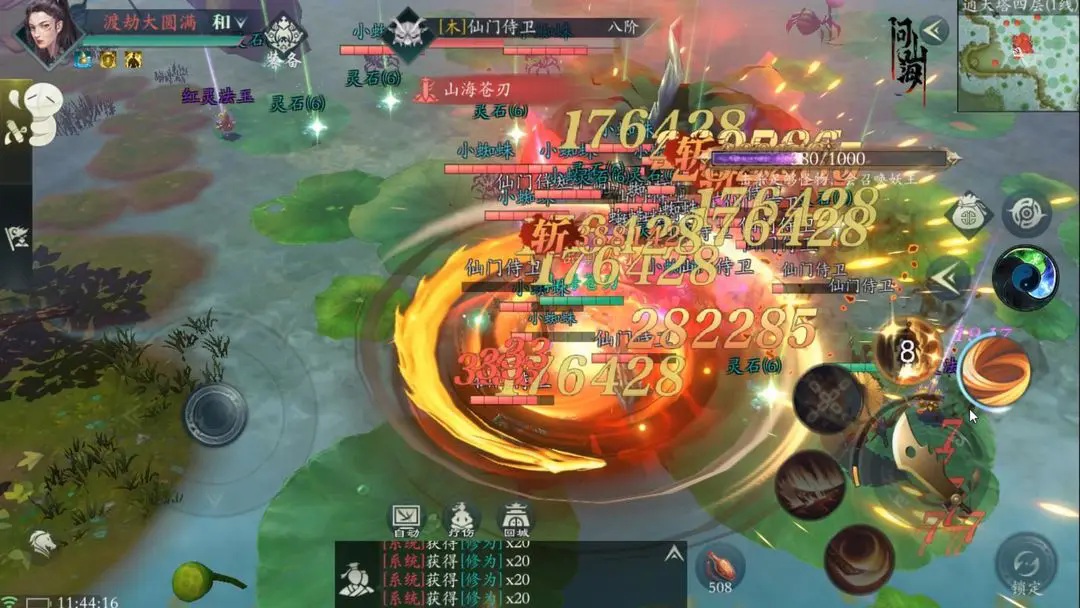1080x608 pixels.
Task: Open the flag icon on left sidebar
Action: coord(17,238)
